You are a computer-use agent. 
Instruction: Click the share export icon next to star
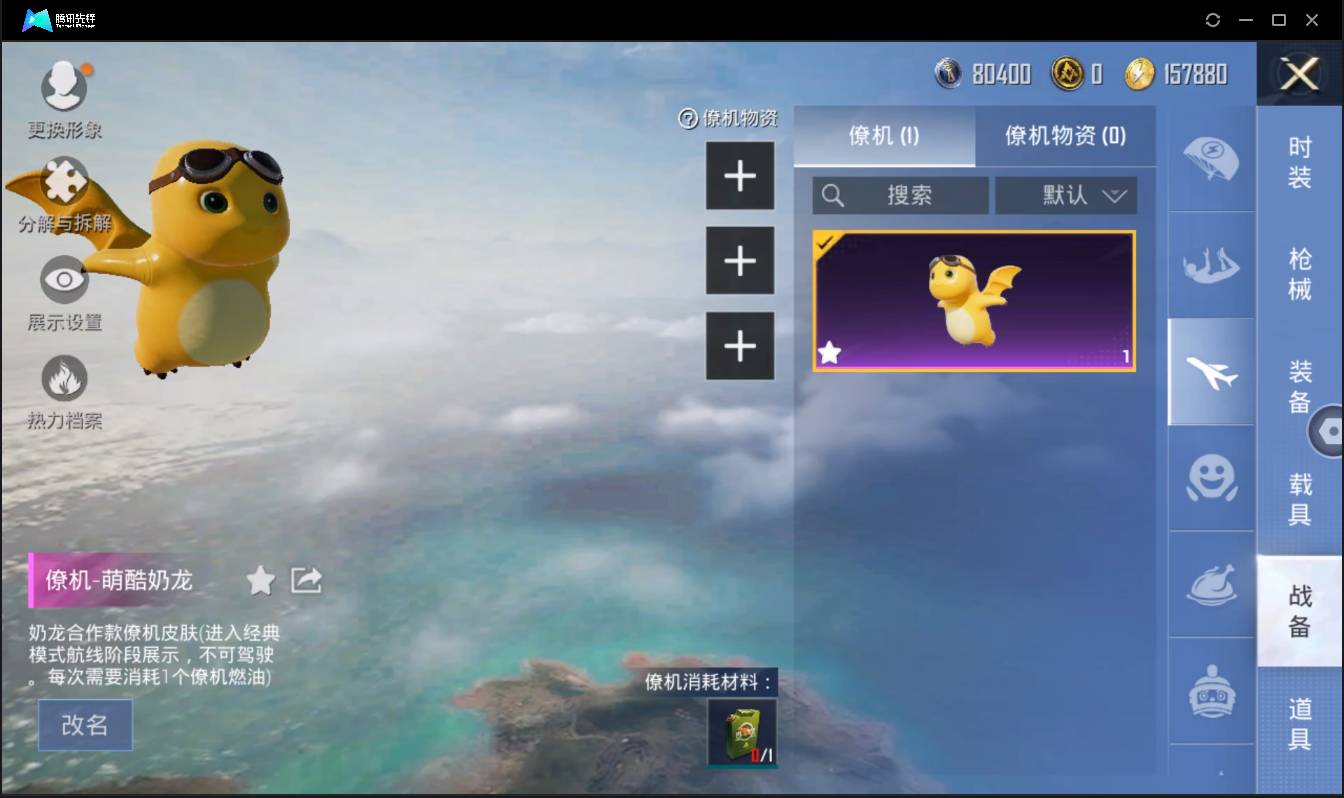click(x=305, y=580)
